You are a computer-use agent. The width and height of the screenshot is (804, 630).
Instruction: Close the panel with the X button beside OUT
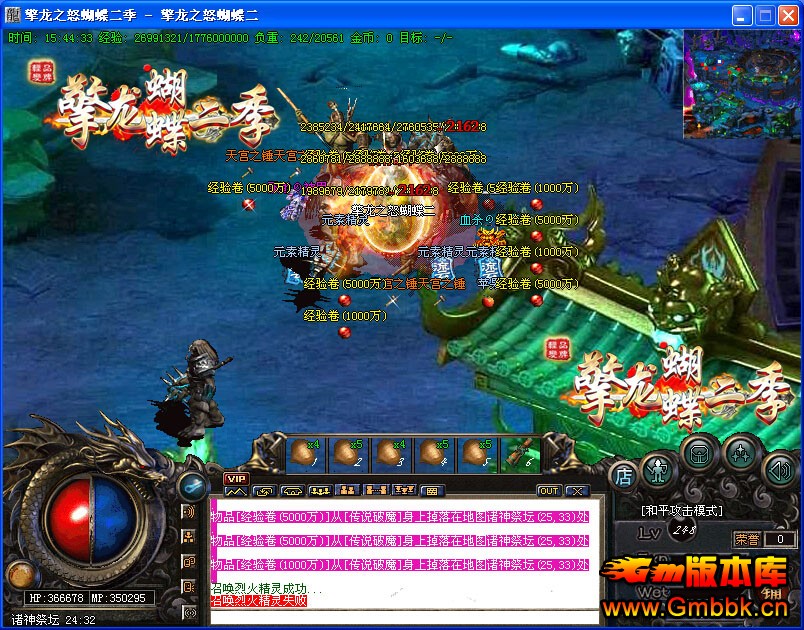point(576,491)
